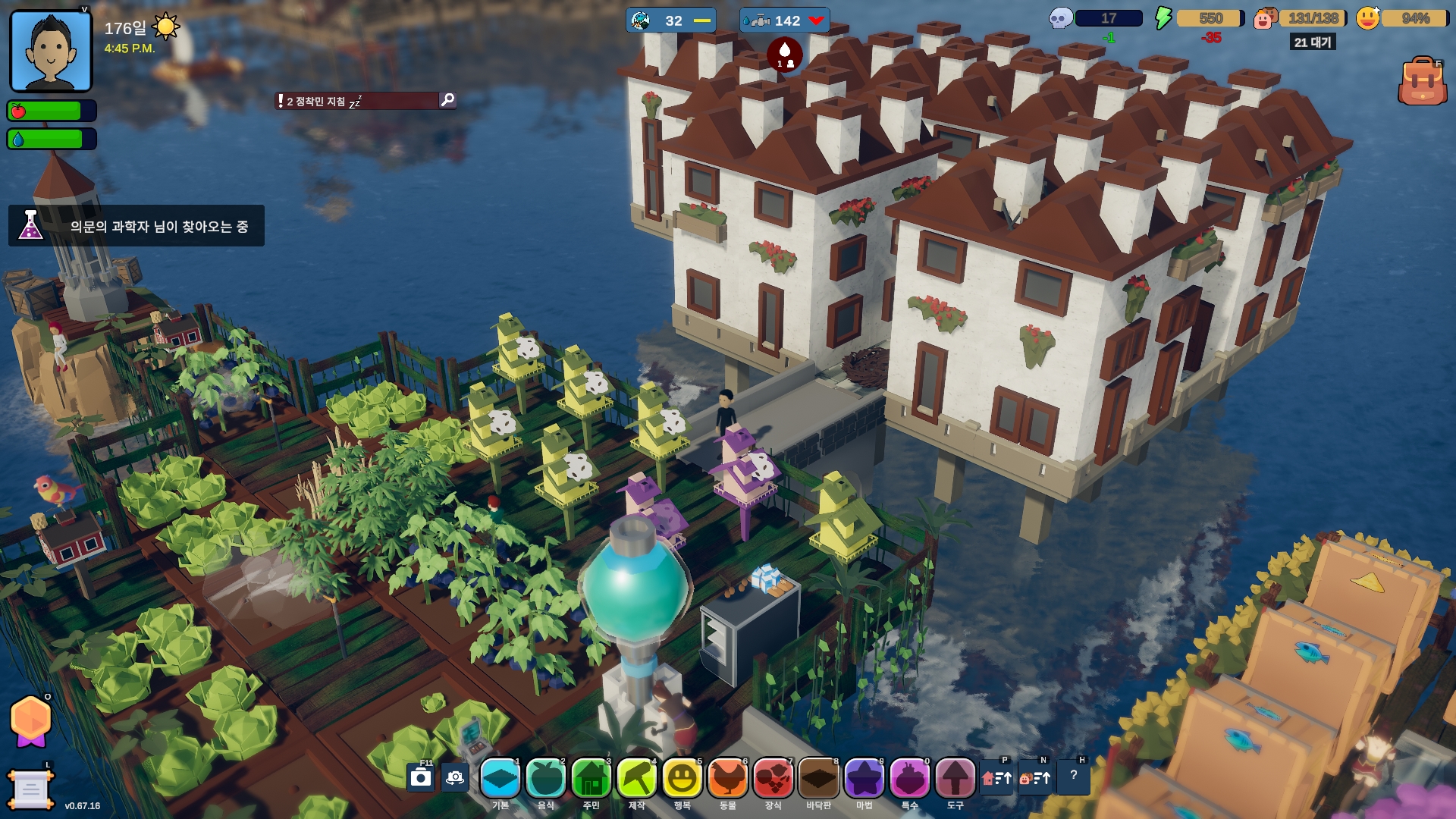The height and width of the screenshot is (819, 1456).
Task: Switch to the 주민 residents house category
Action: pos(591,779)
